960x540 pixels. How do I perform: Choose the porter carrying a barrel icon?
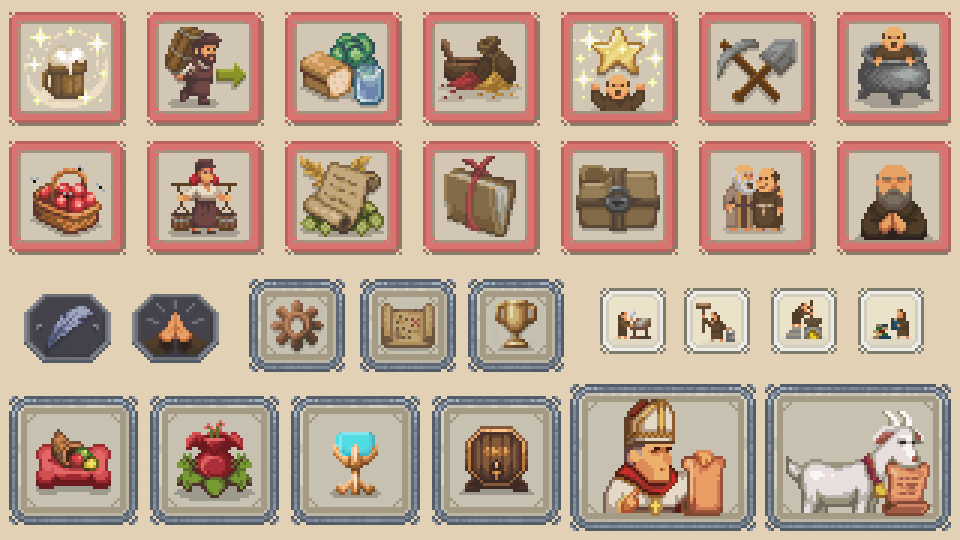205,69
